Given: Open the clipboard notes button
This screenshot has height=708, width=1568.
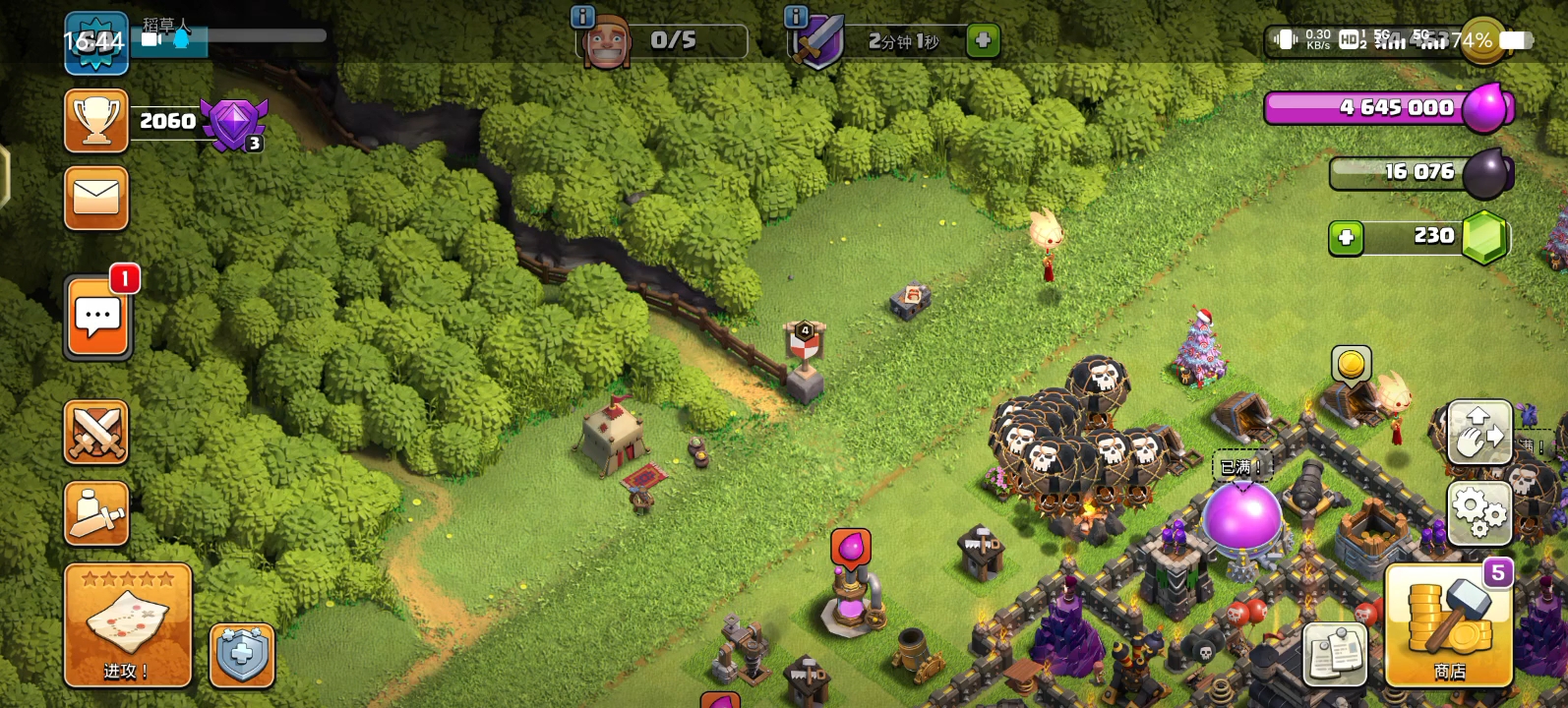Looking at the screenshot, I should [x=1335, y=653].
